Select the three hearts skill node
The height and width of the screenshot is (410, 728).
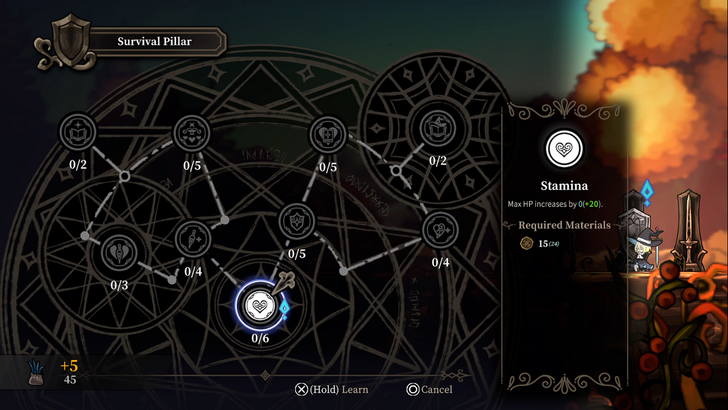192,132
